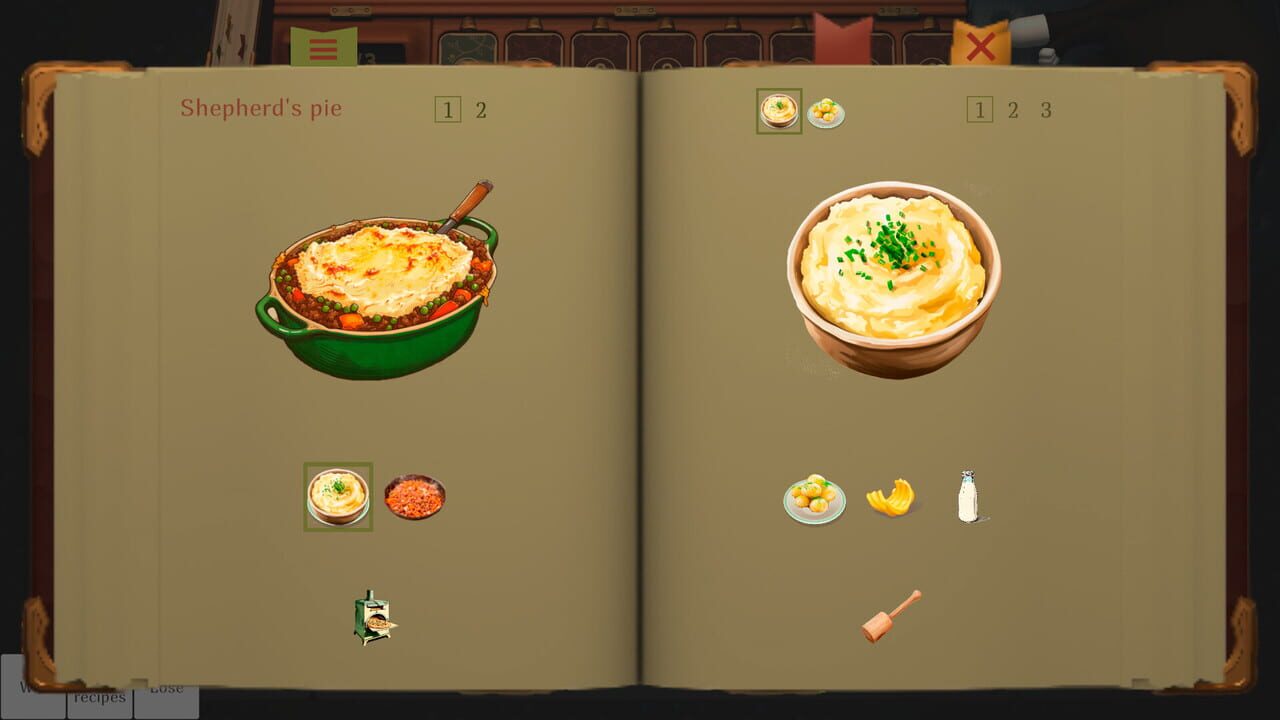The width and height of the screenshot is (1280, 720).
Task: Select the boiled potatoes plate ingredient
Action: (815, 497)
